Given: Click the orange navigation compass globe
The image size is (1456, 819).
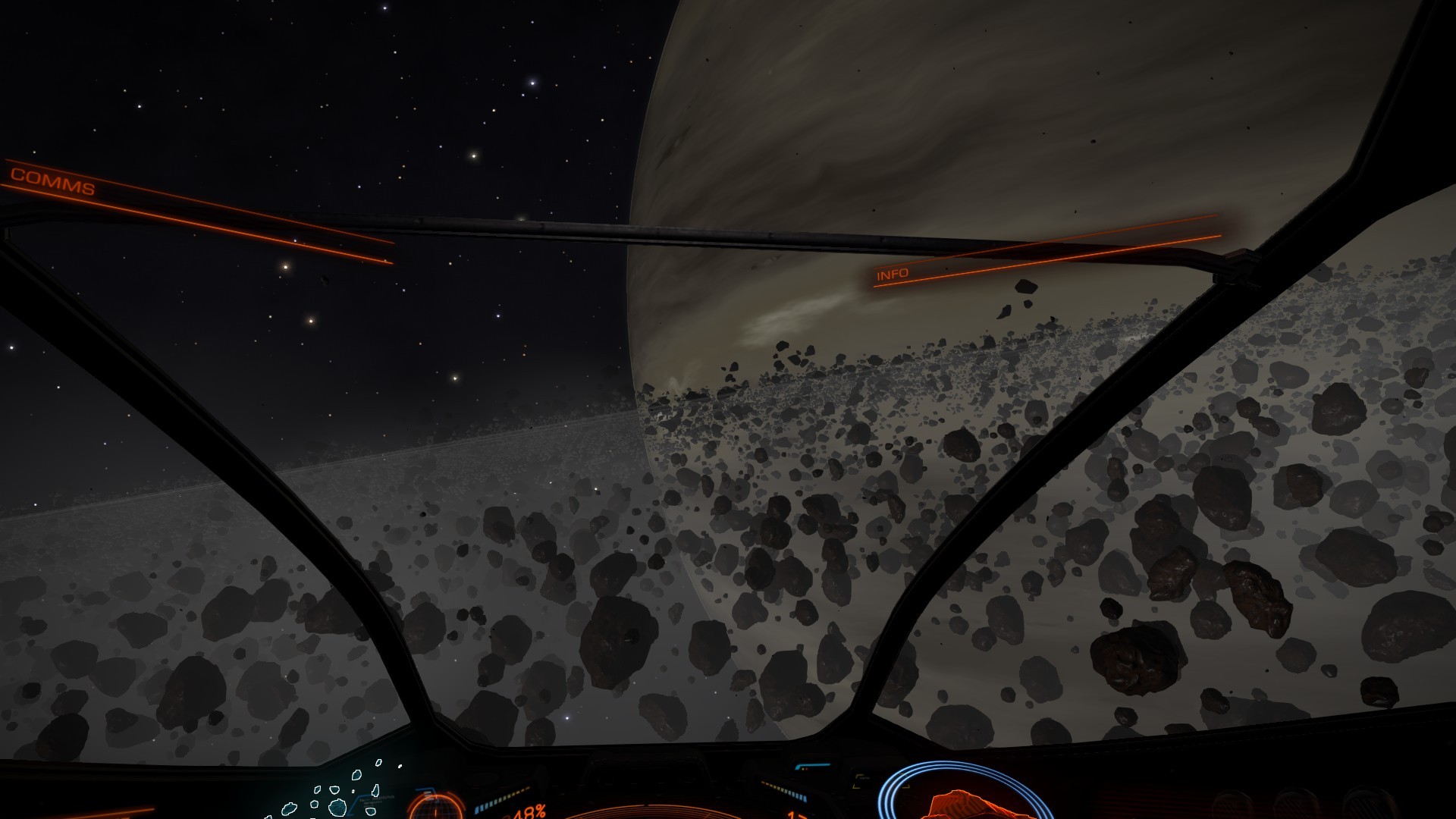Looking at the screenshot, I should pyautogui.click(x=435, y=805).
